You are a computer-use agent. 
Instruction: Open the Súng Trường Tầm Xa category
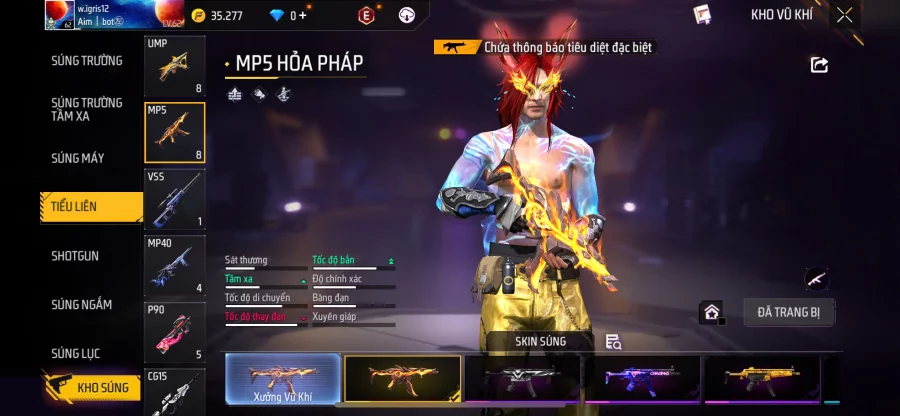87,109
